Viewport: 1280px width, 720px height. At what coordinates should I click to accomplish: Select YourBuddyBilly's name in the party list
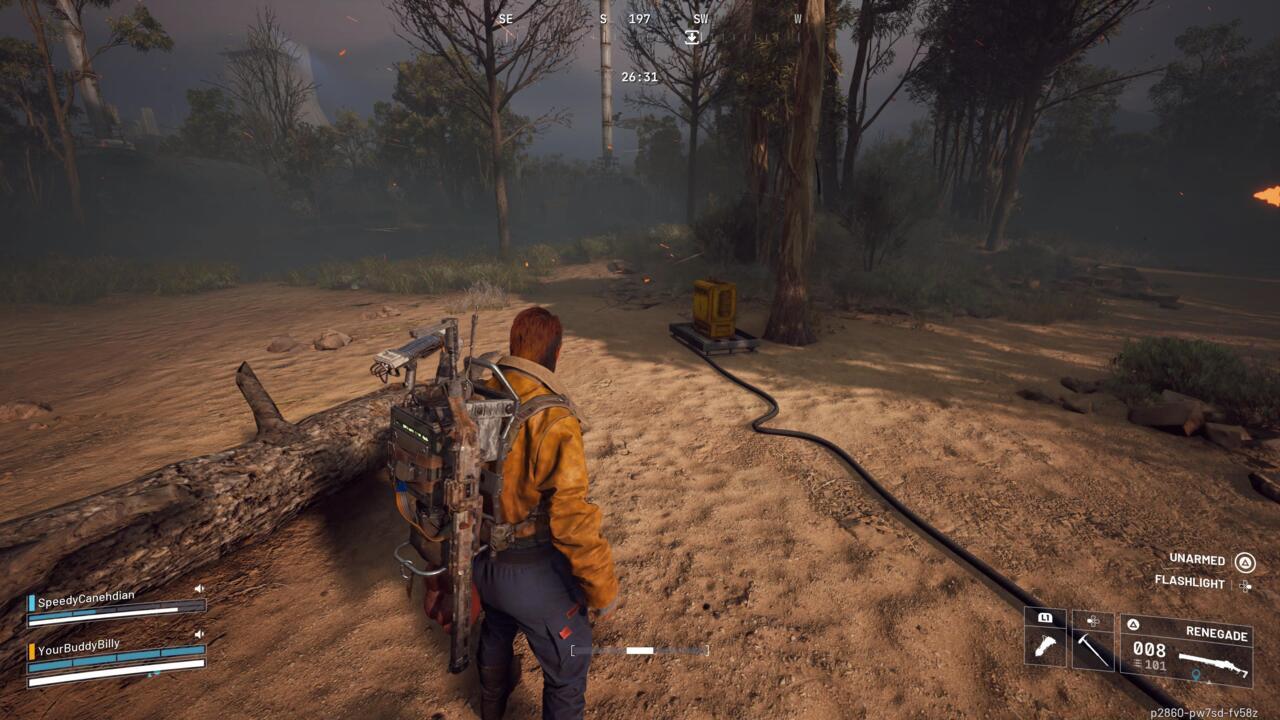coord(78,647)
